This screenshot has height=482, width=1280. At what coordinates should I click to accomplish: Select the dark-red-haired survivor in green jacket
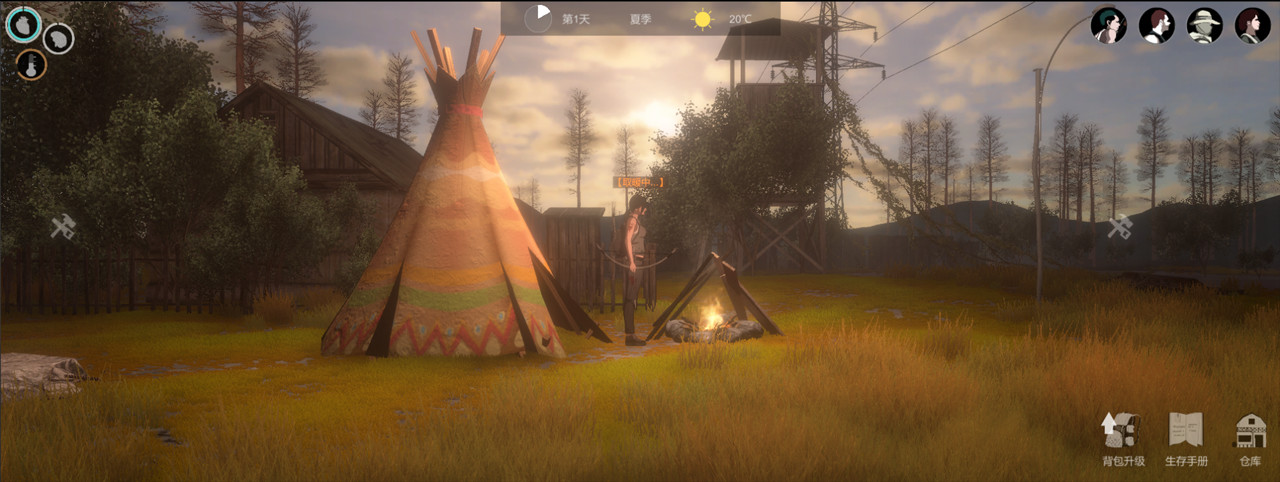tap(1252, 25)
